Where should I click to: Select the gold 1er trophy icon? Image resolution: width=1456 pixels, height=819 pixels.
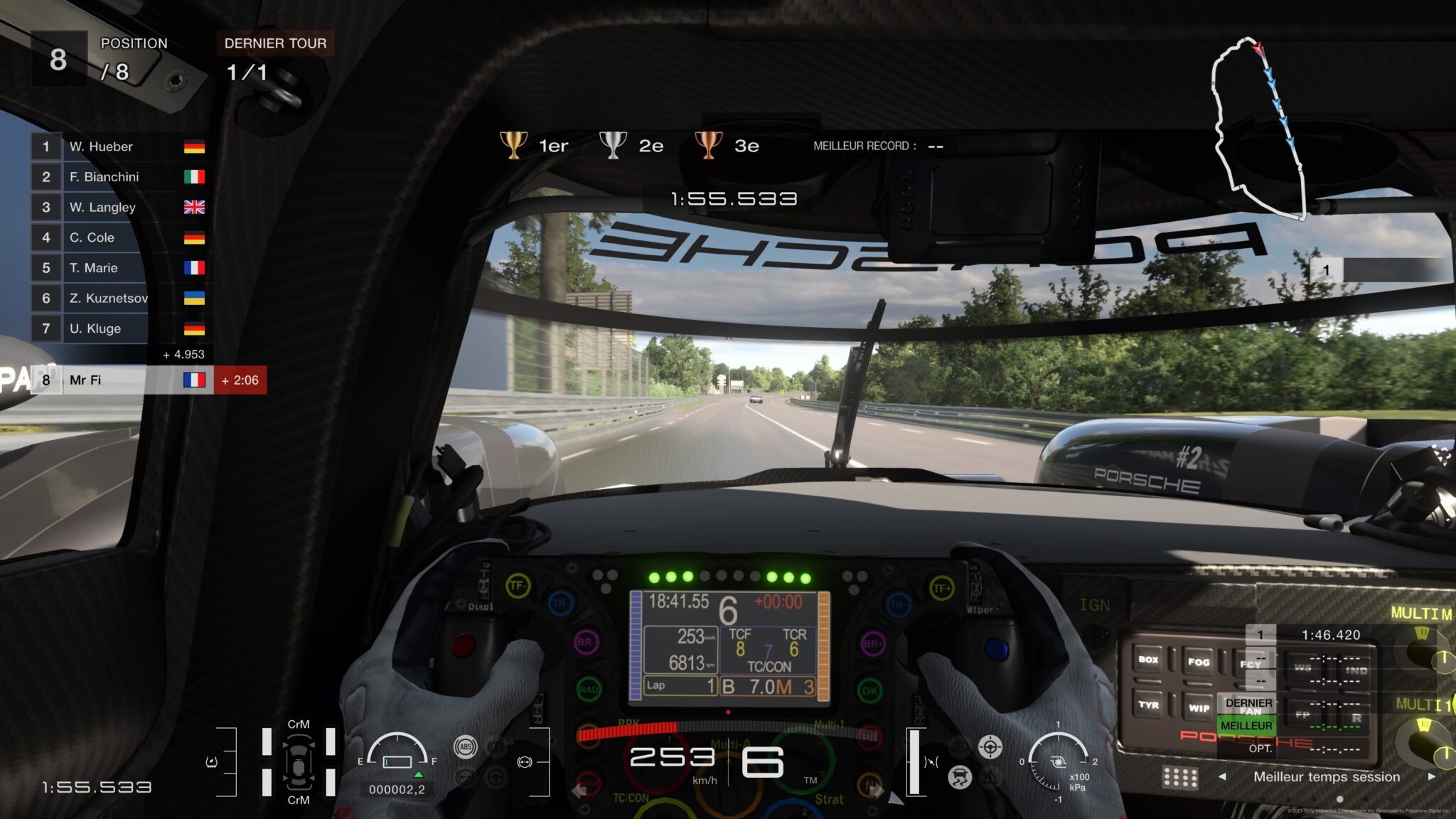coord(514,144)
